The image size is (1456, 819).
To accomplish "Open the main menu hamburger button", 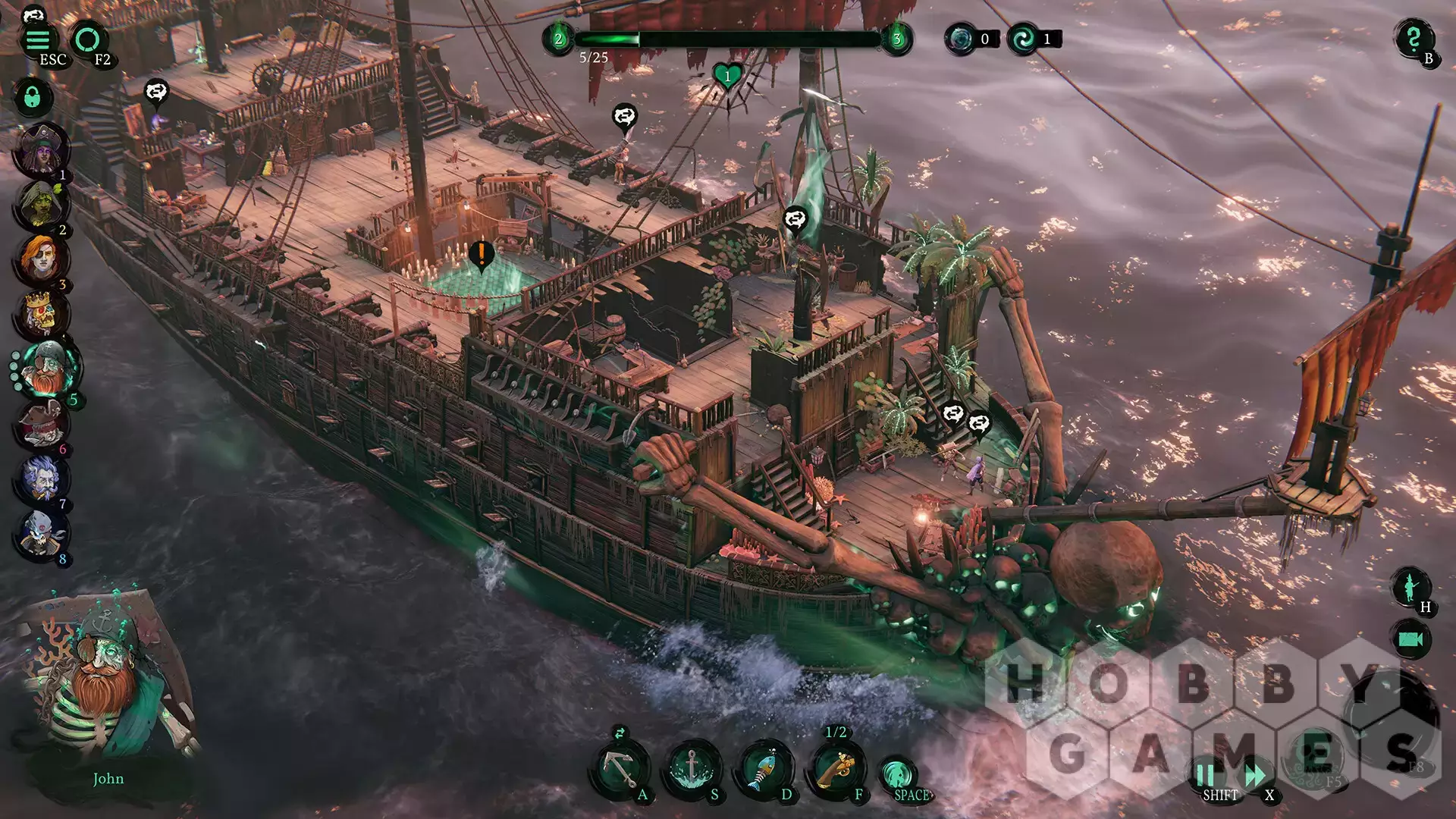I will tap(38, 38).
